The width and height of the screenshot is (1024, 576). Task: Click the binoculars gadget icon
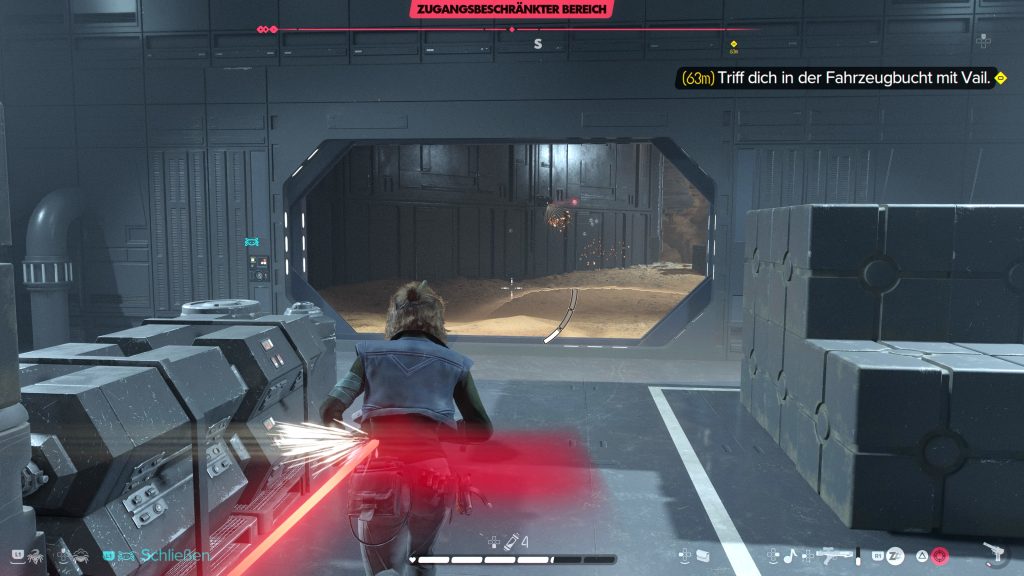(704, 554)
